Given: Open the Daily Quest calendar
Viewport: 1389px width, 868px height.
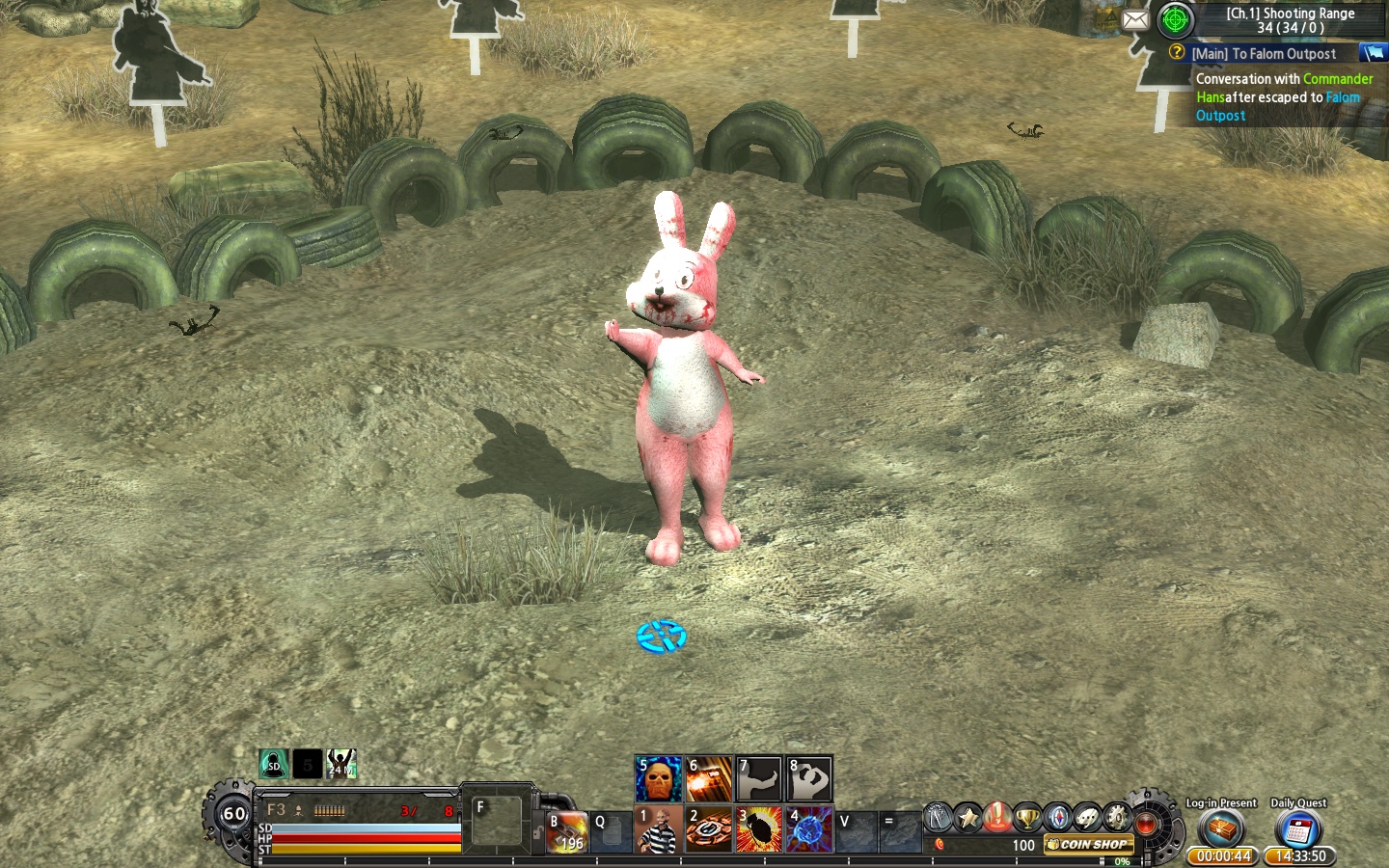Looking at the screenshot, I should (1297, 829).
